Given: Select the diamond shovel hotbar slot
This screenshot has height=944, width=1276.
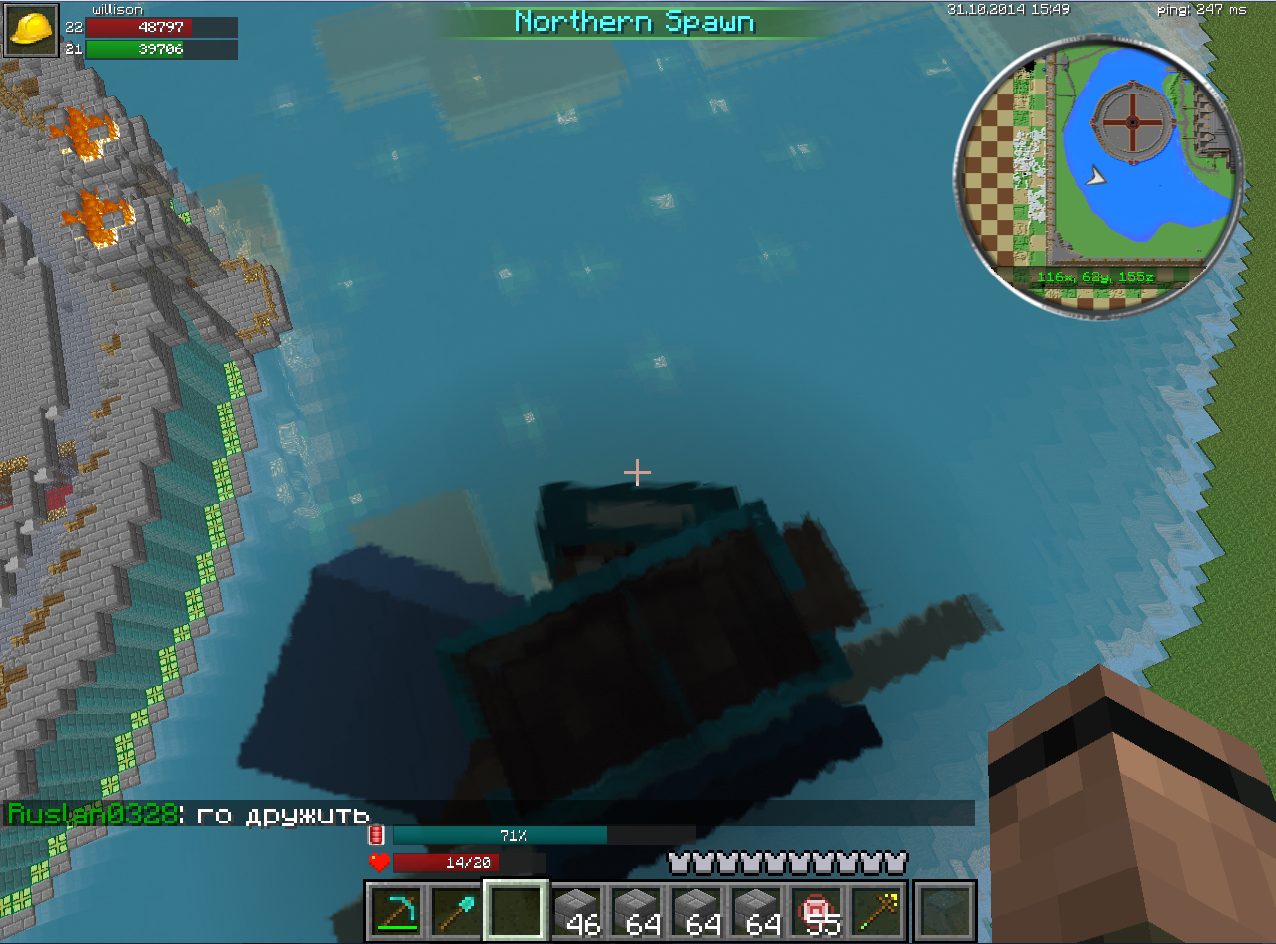Looking at the screenshot, I should point(456,910).
